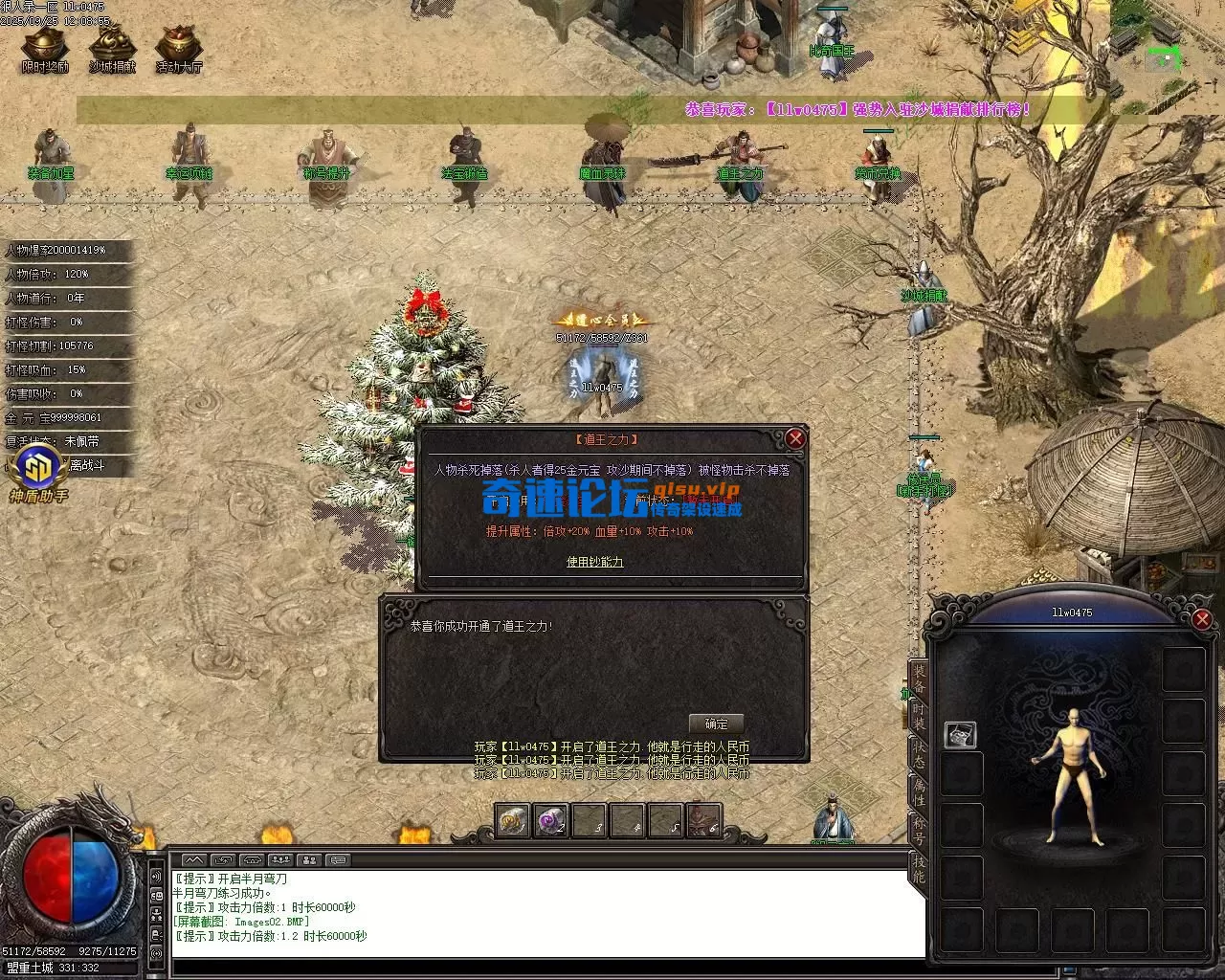
Task: Select the item in hotbar slot 6
Action: [x=703, y=820]
